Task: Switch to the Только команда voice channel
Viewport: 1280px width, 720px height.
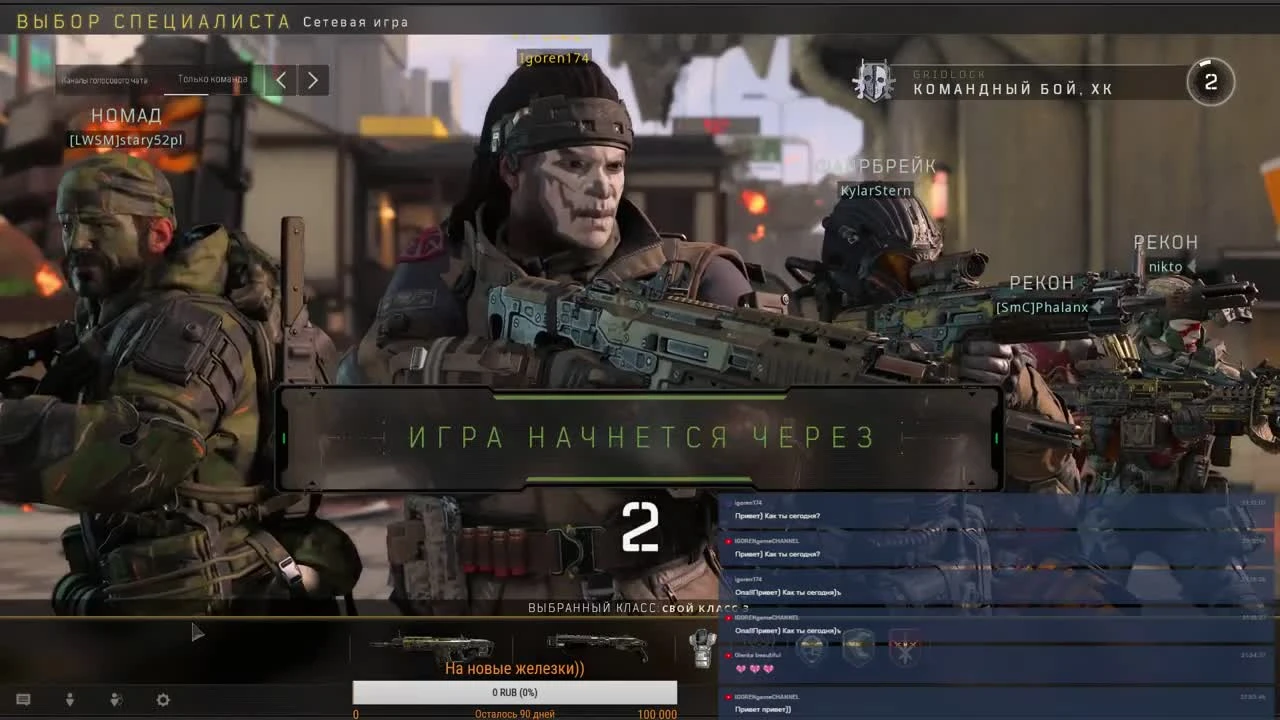Action: [x=215, y=80]
